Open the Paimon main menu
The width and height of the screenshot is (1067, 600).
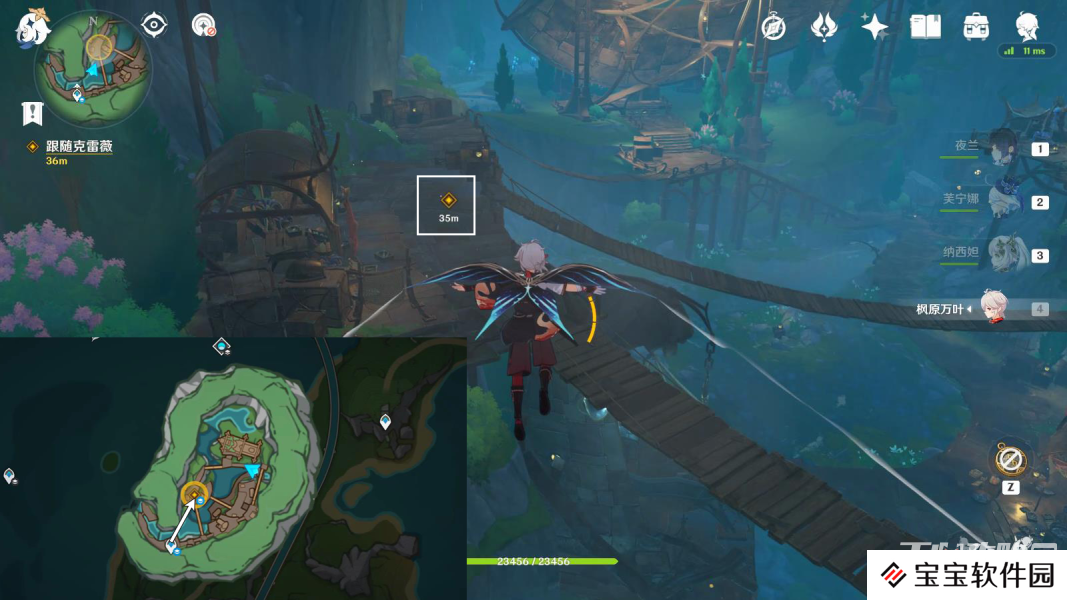coord(33,26)
